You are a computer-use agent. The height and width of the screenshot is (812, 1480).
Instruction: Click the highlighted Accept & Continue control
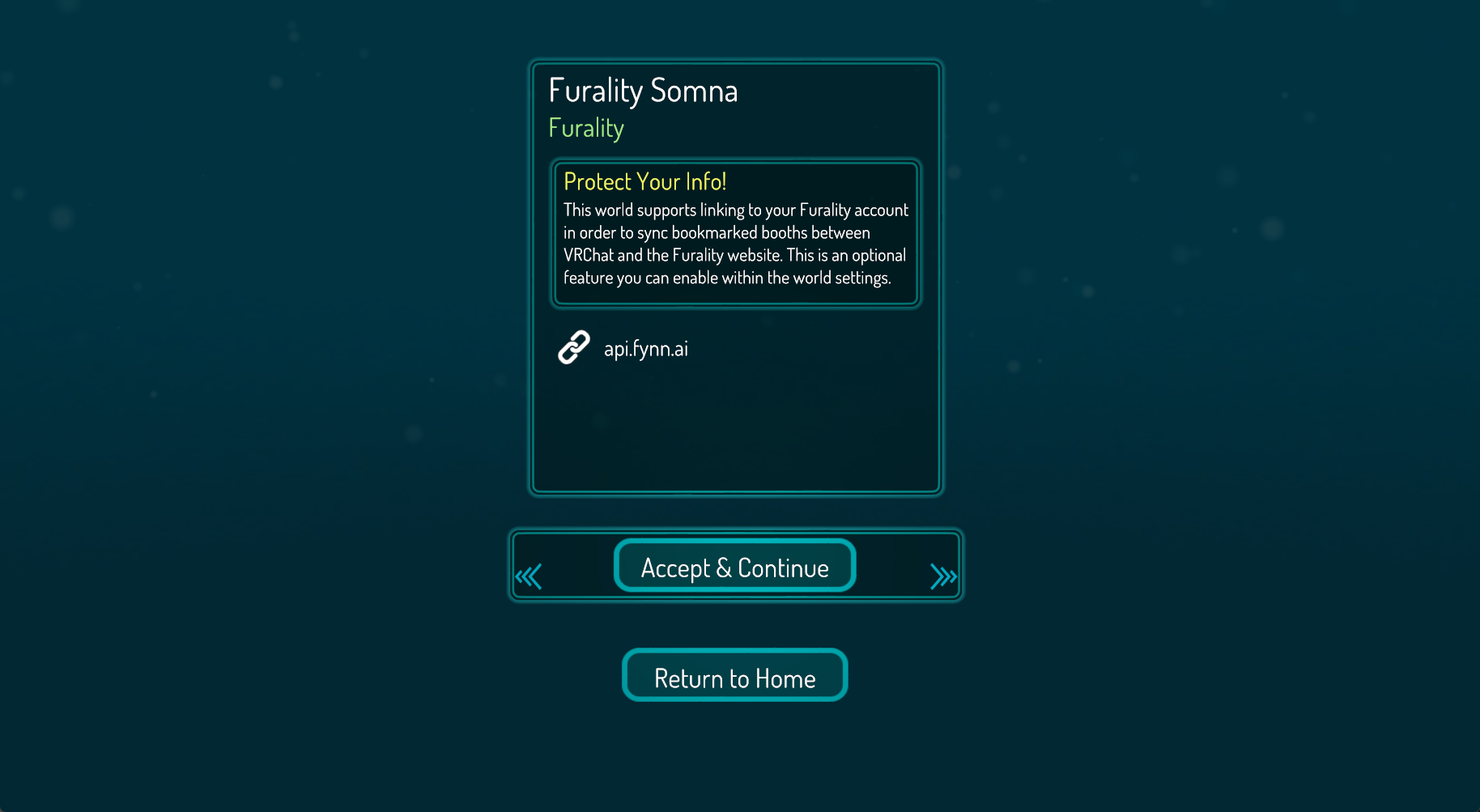point(734,566)
